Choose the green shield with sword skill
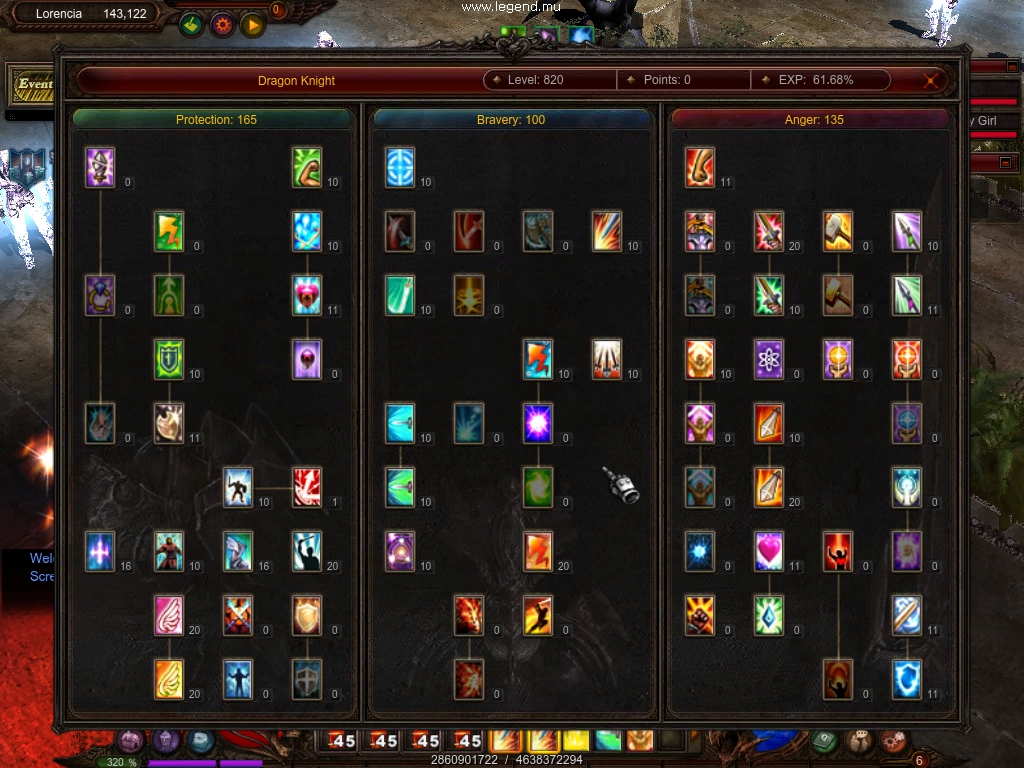Screen dimensions: 1024x768 169,359
